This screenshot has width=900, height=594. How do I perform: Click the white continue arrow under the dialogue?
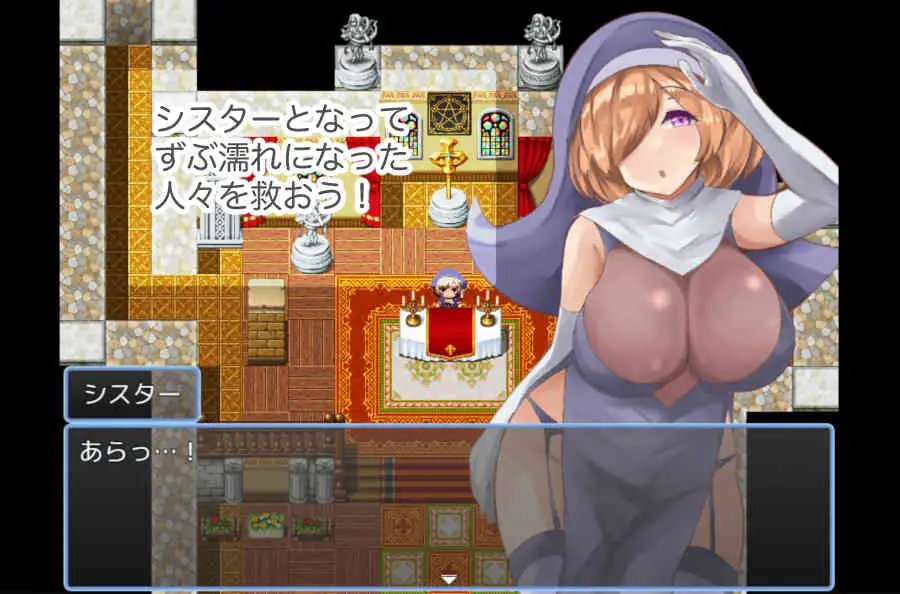(x=449, y=578)
